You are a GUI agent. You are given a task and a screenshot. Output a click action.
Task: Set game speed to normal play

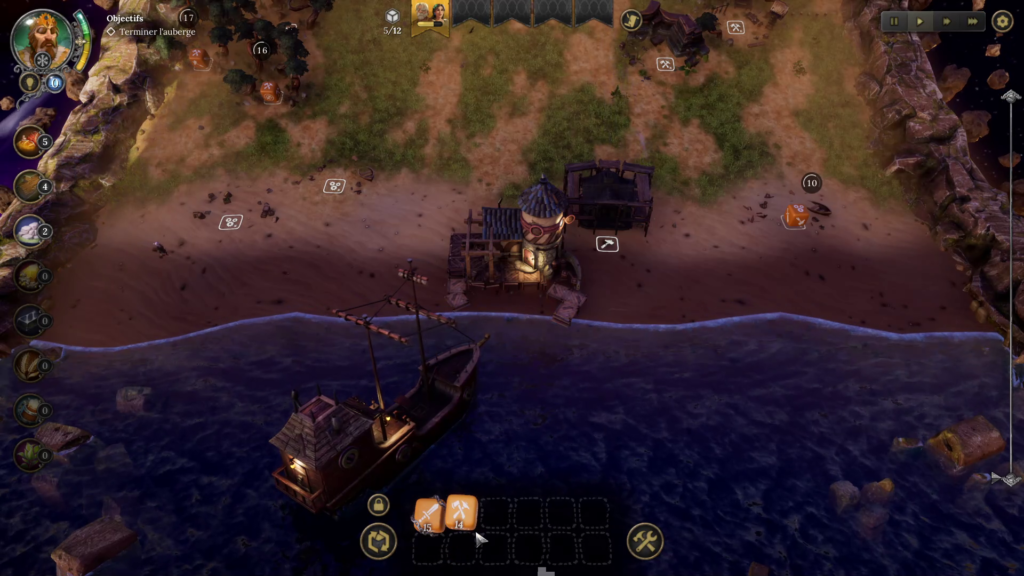(920, 21)
